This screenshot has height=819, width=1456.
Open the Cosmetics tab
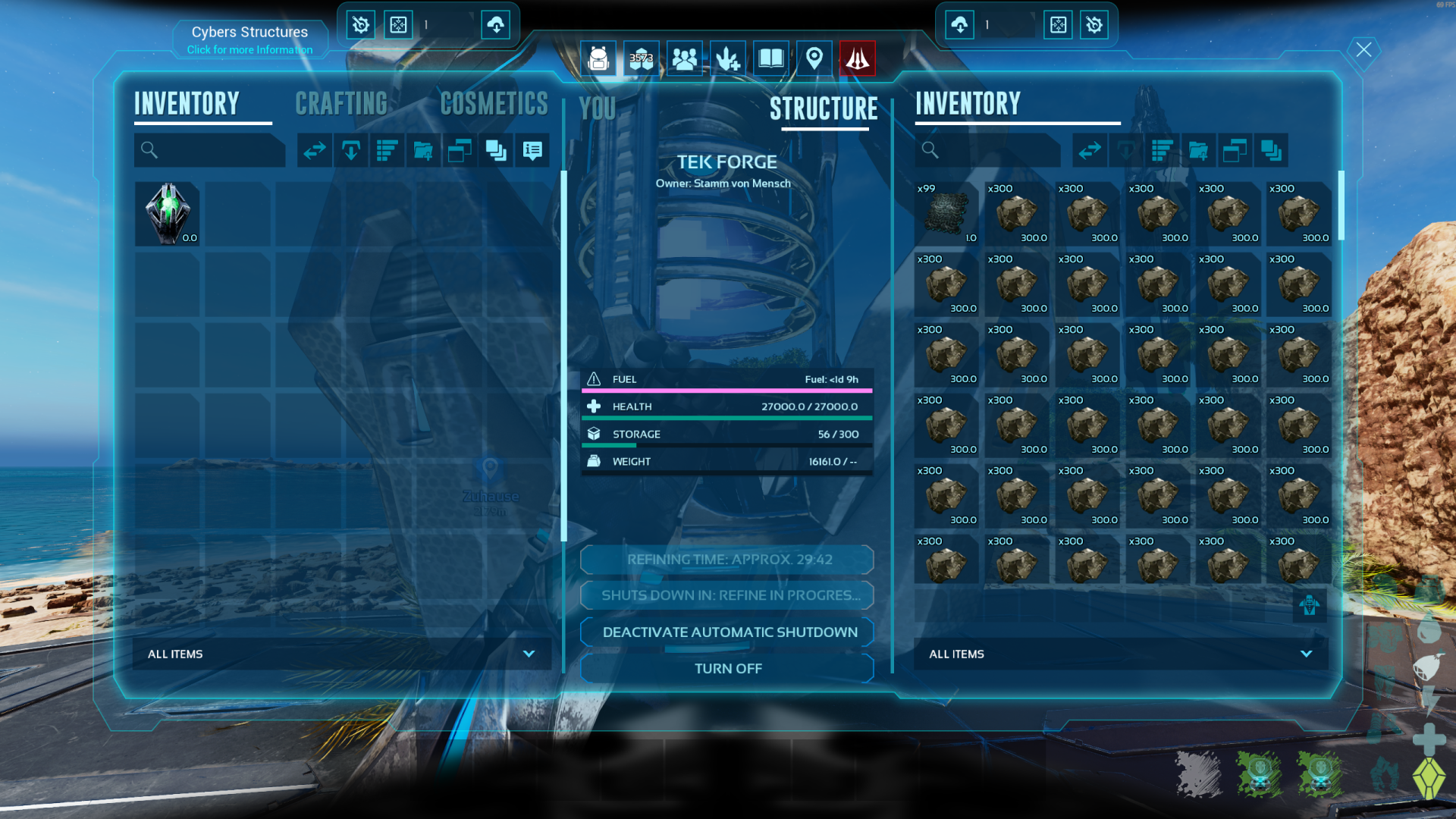[494, 104]
